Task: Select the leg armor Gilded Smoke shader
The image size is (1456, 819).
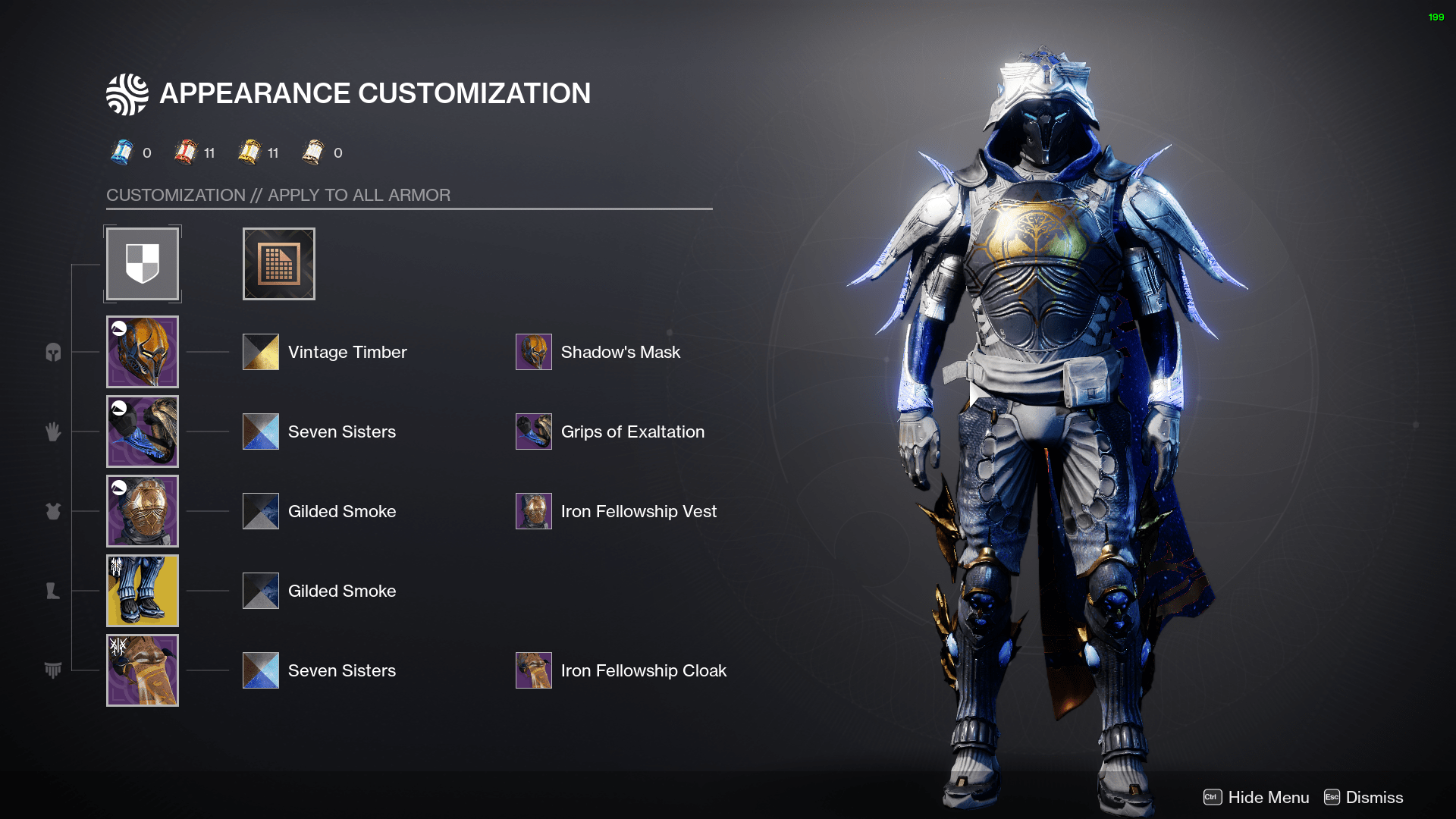Action: (x=260, y=591)
